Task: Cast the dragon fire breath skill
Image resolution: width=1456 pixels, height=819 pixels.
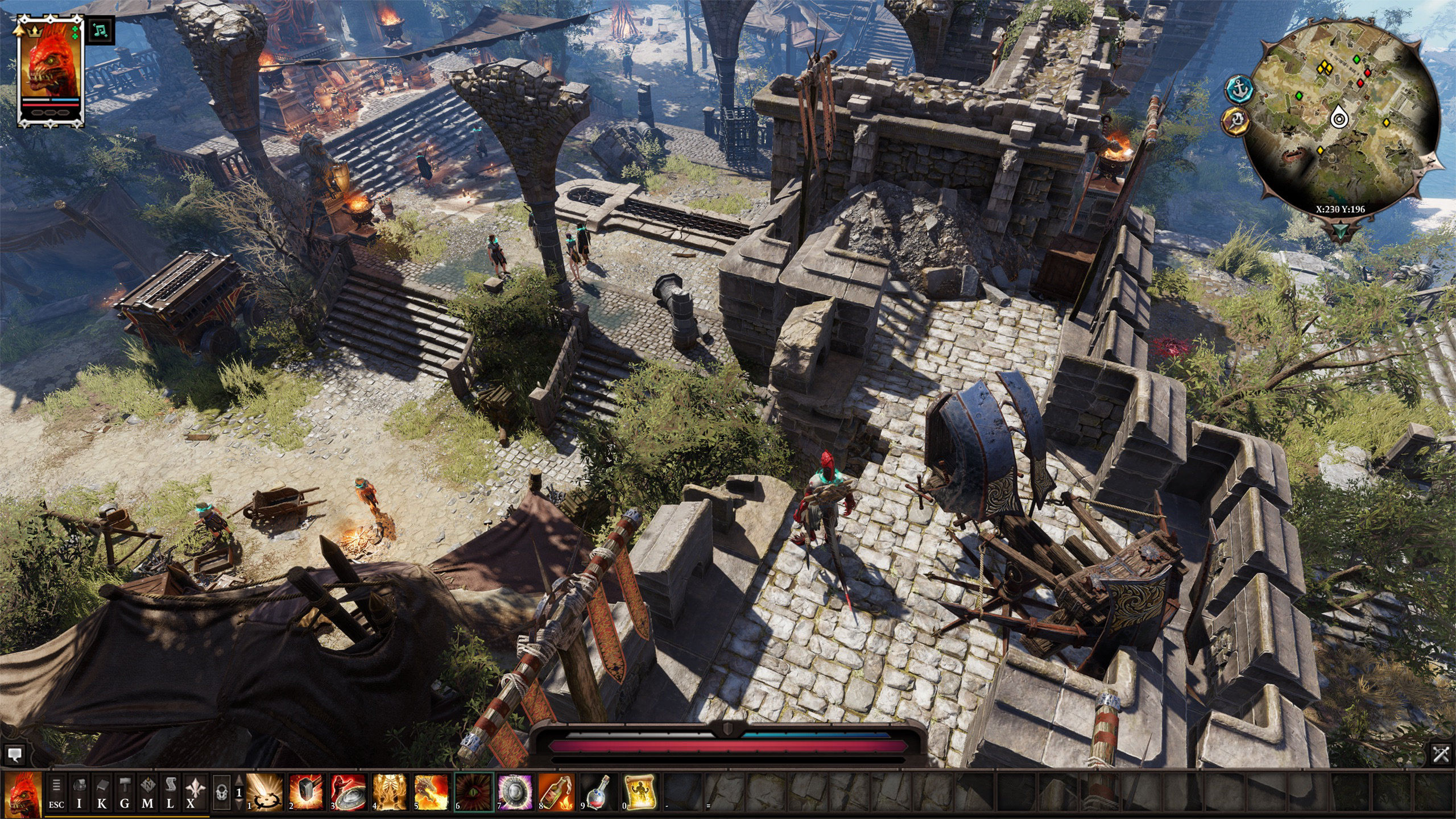Action: 432,792
